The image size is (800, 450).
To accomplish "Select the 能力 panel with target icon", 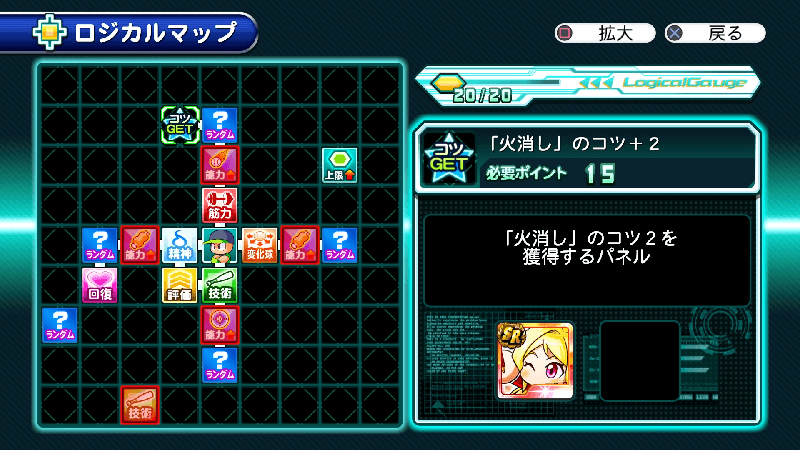I will tap(220, 325).
